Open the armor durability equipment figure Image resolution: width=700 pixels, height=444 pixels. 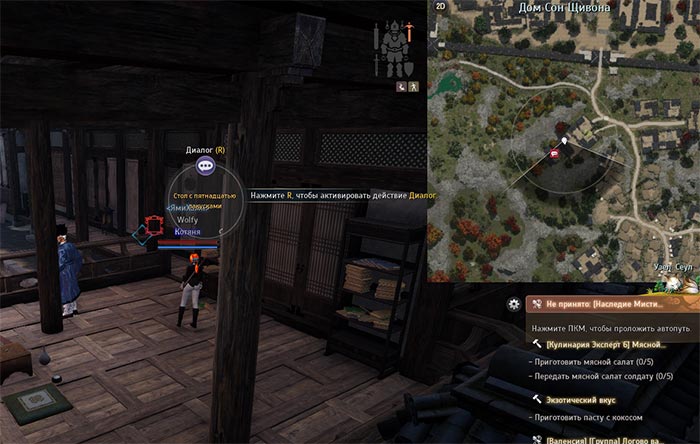coord(395,47)
